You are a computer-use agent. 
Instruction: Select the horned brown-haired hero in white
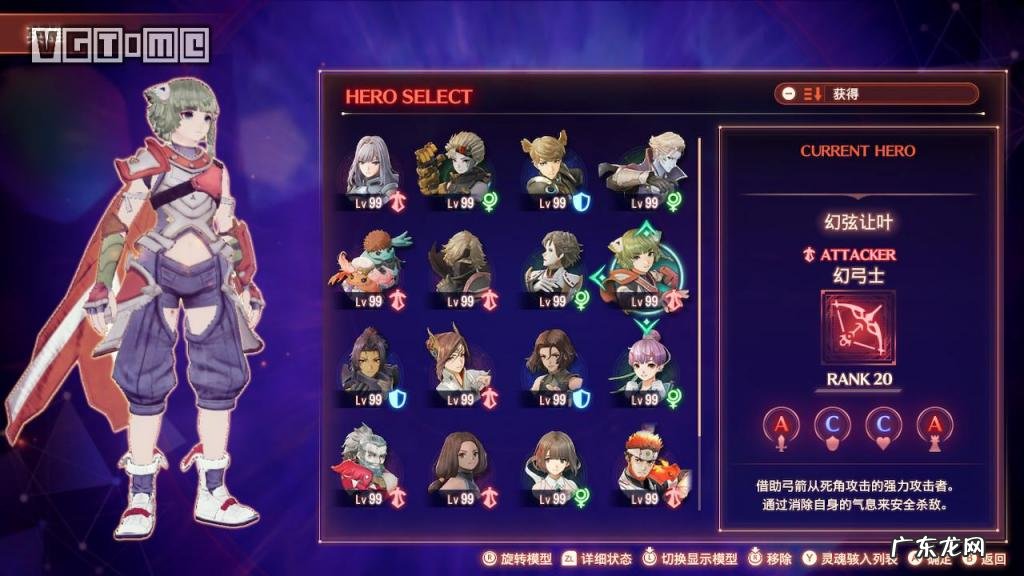(457, 362)
